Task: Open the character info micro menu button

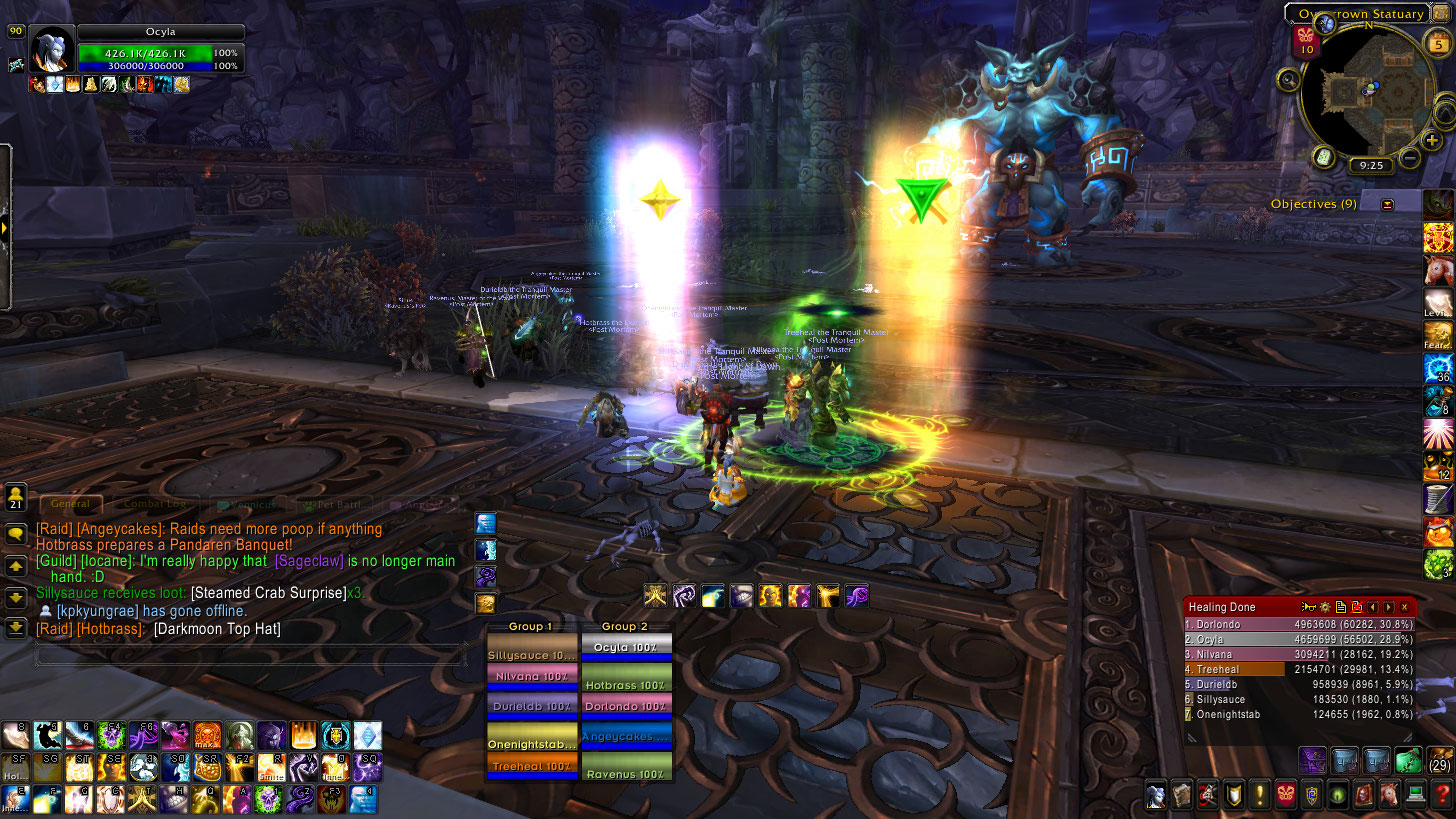Action: [1156, 796]
